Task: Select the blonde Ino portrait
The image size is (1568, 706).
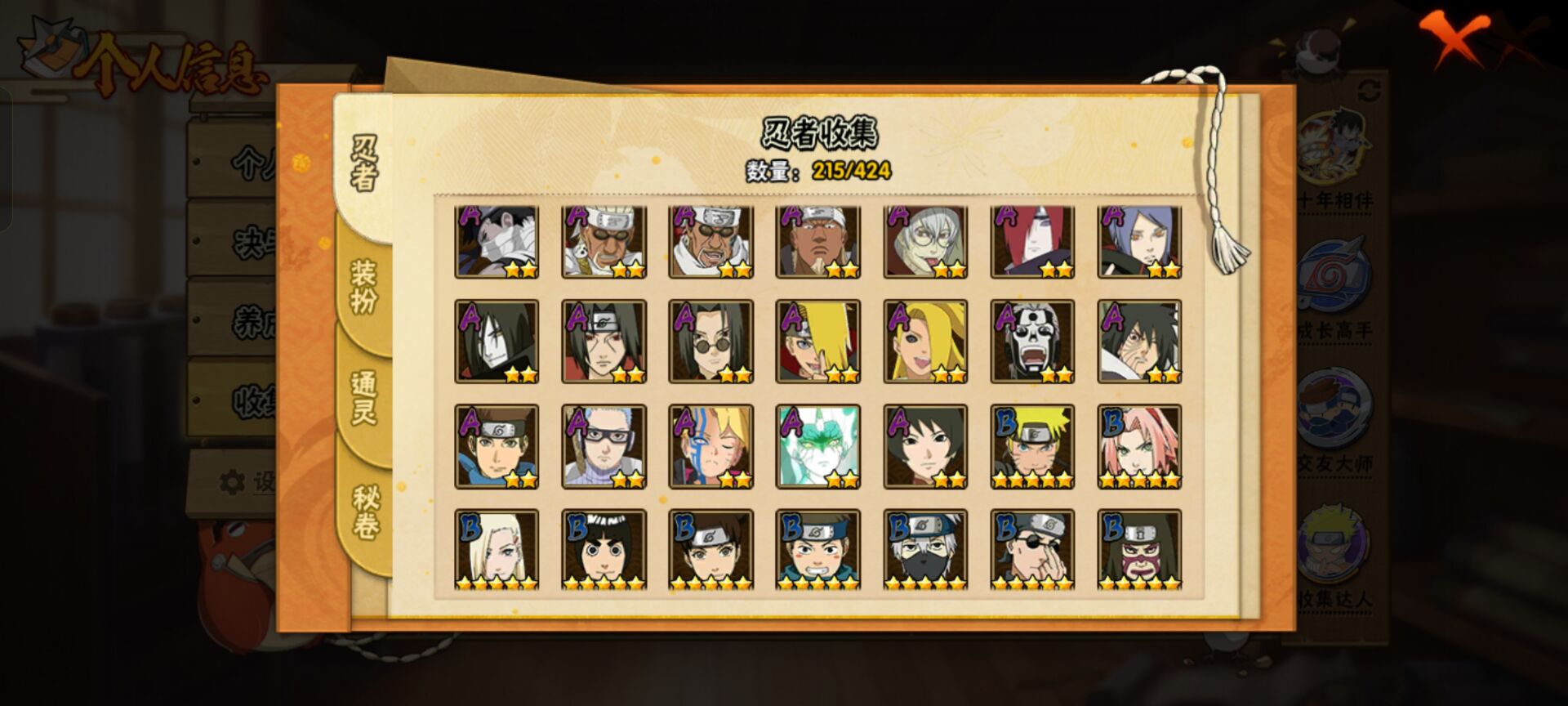Action: (x=497, y=550)
